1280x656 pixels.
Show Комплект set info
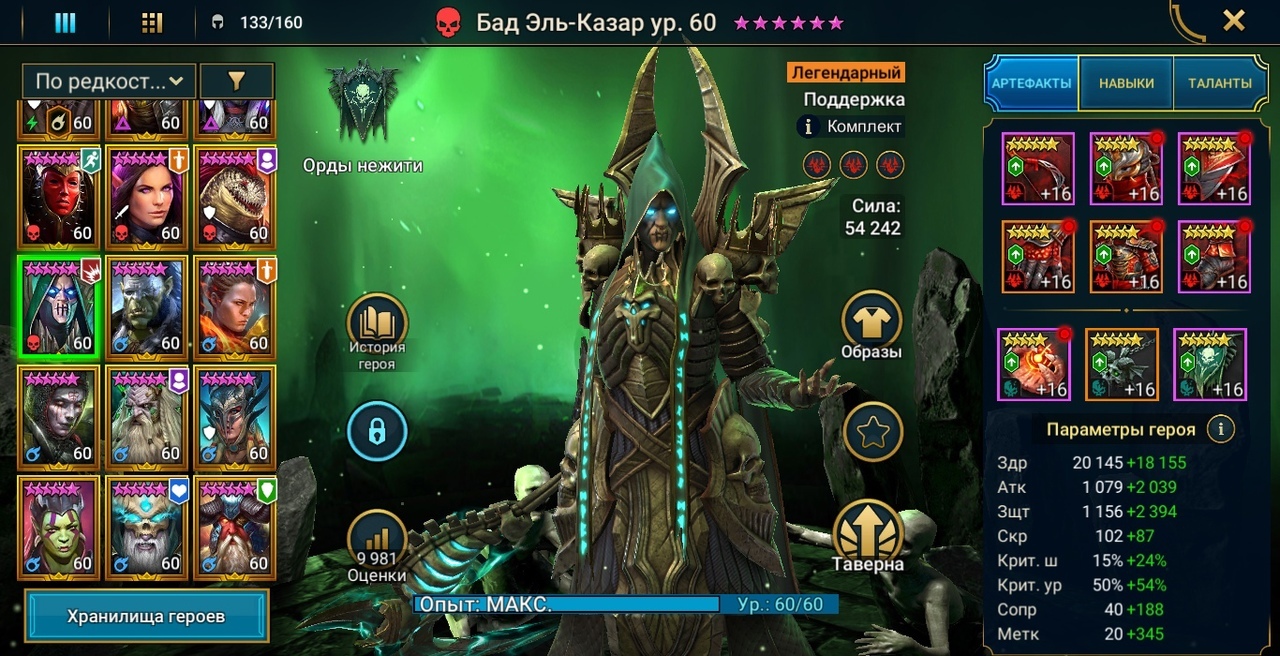pos(810,127)
